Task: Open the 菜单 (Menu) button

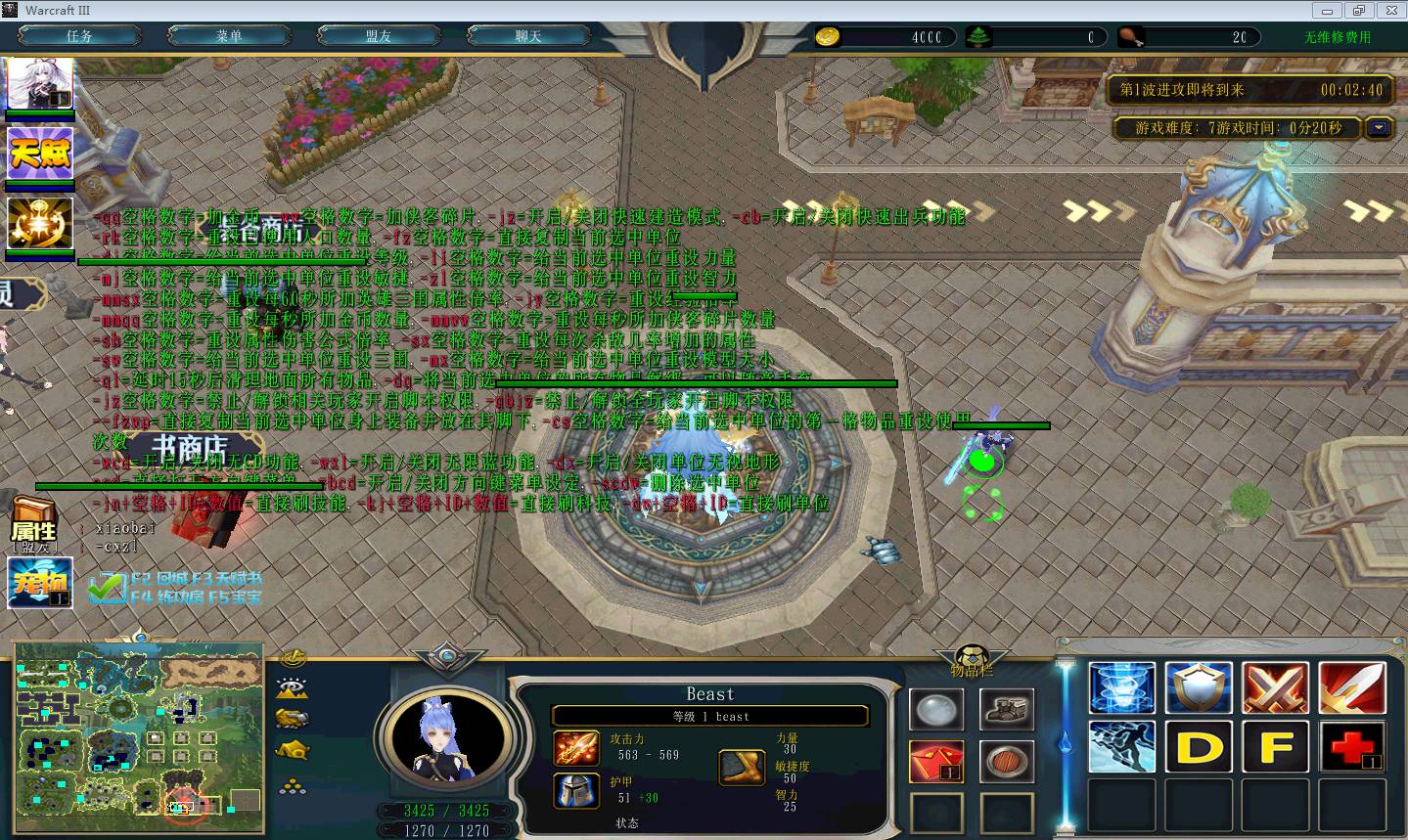Action: (x=229, y=37)
